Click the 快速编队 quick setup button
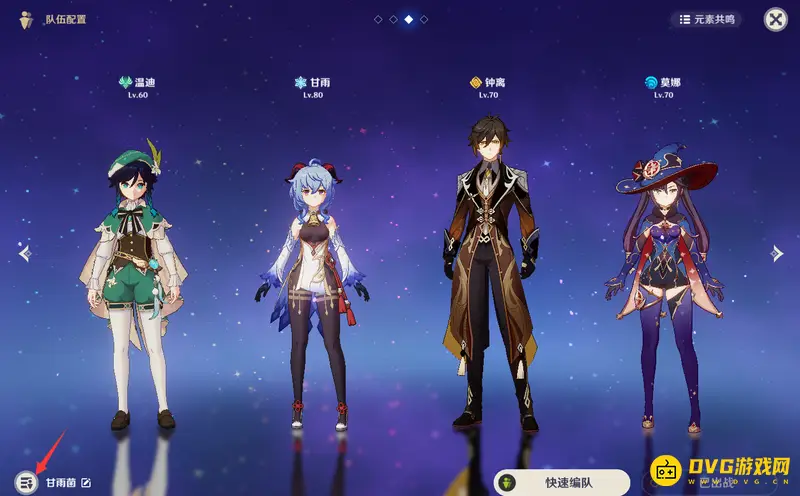This screenshot has width=800, height=496. pyautogui.click(x=562, y=482)
